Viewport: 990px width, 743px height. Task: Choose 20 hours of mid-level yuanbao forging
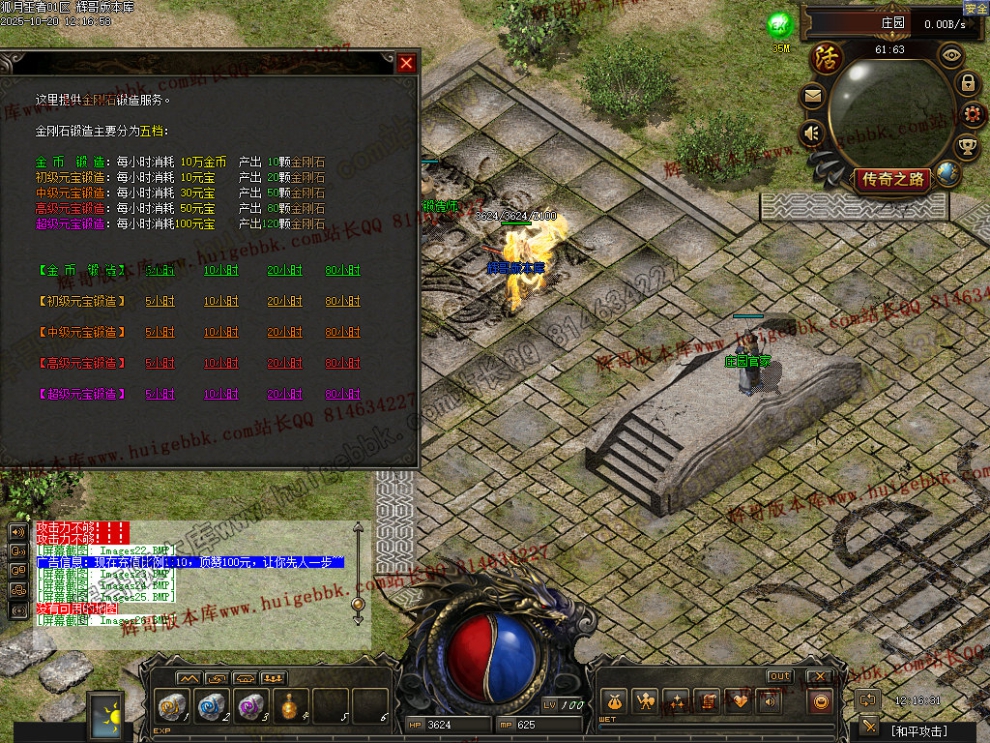[284, 333]
